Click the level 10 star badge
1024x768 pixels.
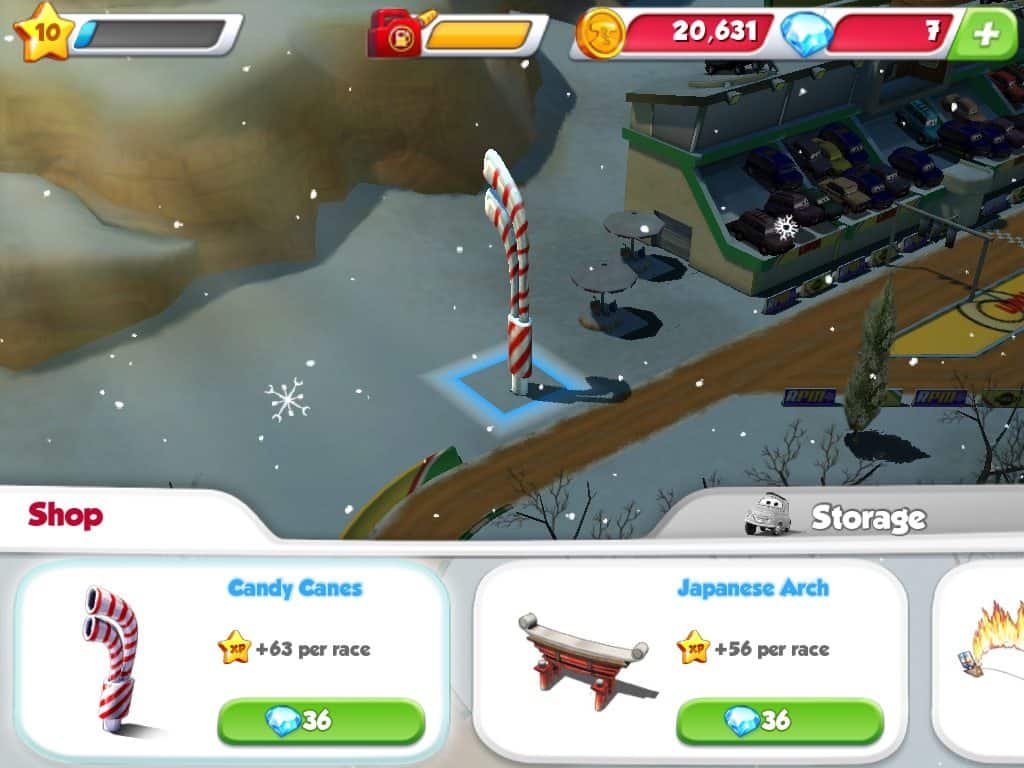point(44,30)
